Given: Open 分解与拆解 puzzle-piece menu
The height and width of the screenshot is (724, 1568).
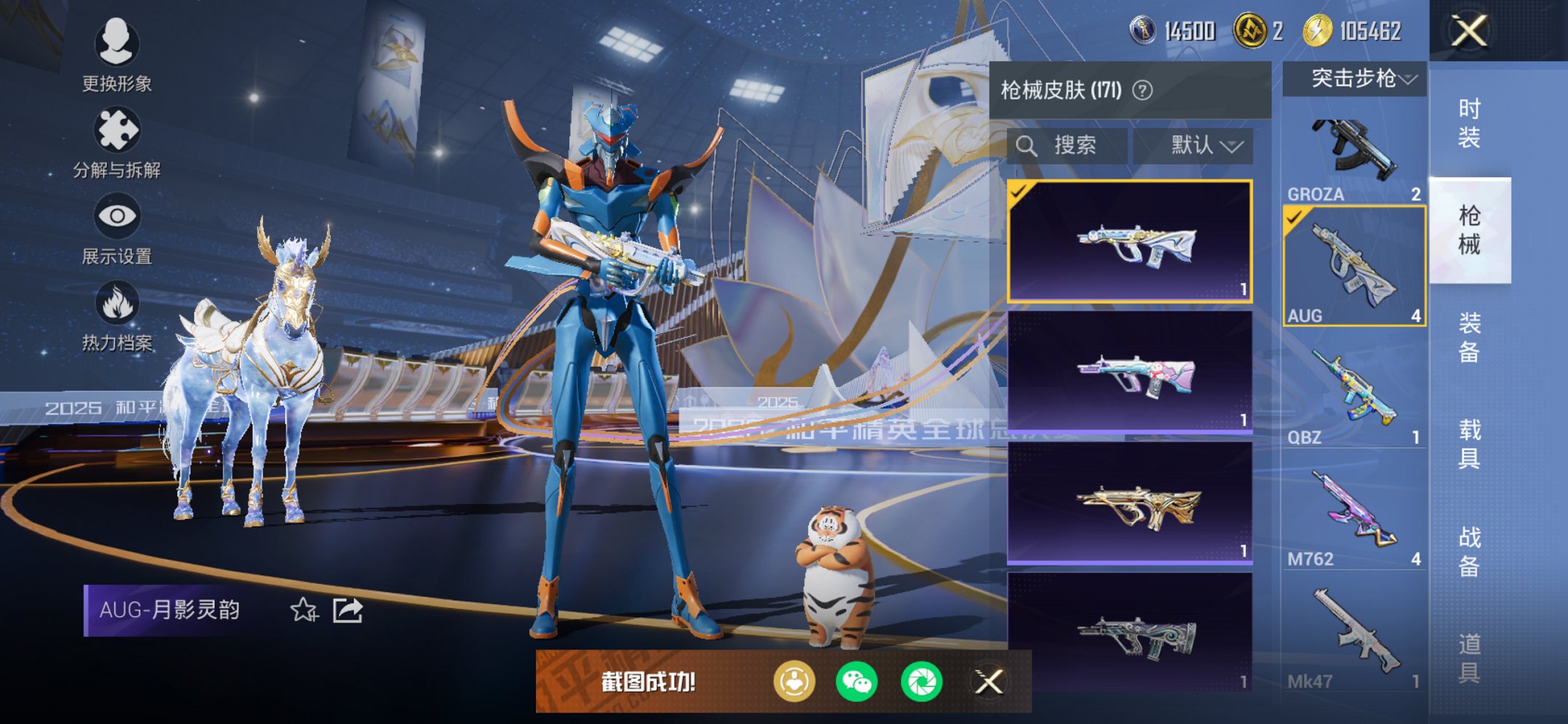Looking at the screenshot, I should (117, 142).
